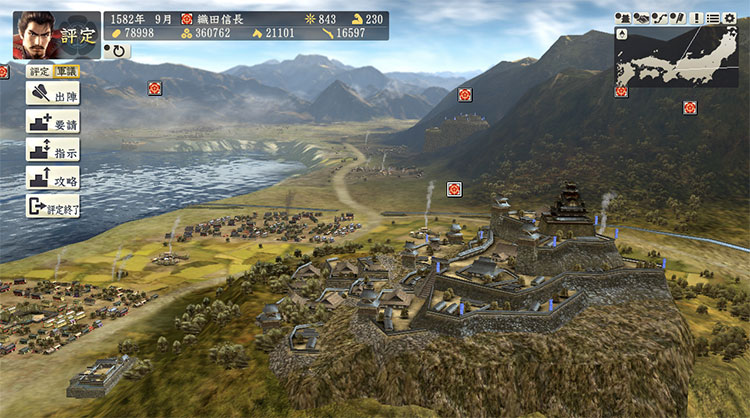The height and width of the screenshot is (418, 750).
Task: Choose the 要請 (Request) command
Action: coord(52,123)
